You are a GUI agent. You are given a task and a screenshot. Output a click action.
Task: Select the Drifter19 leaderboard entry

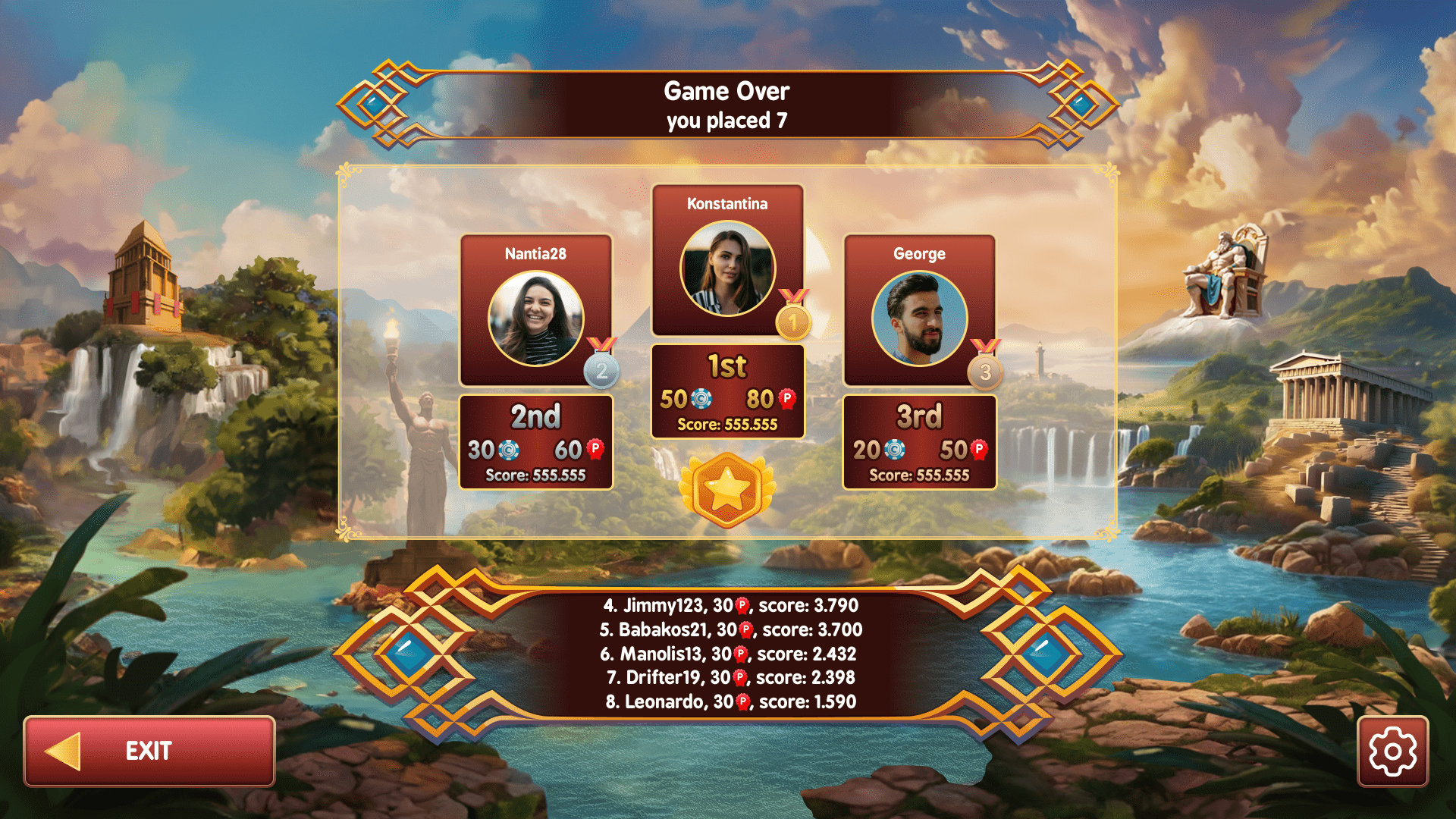729,677
